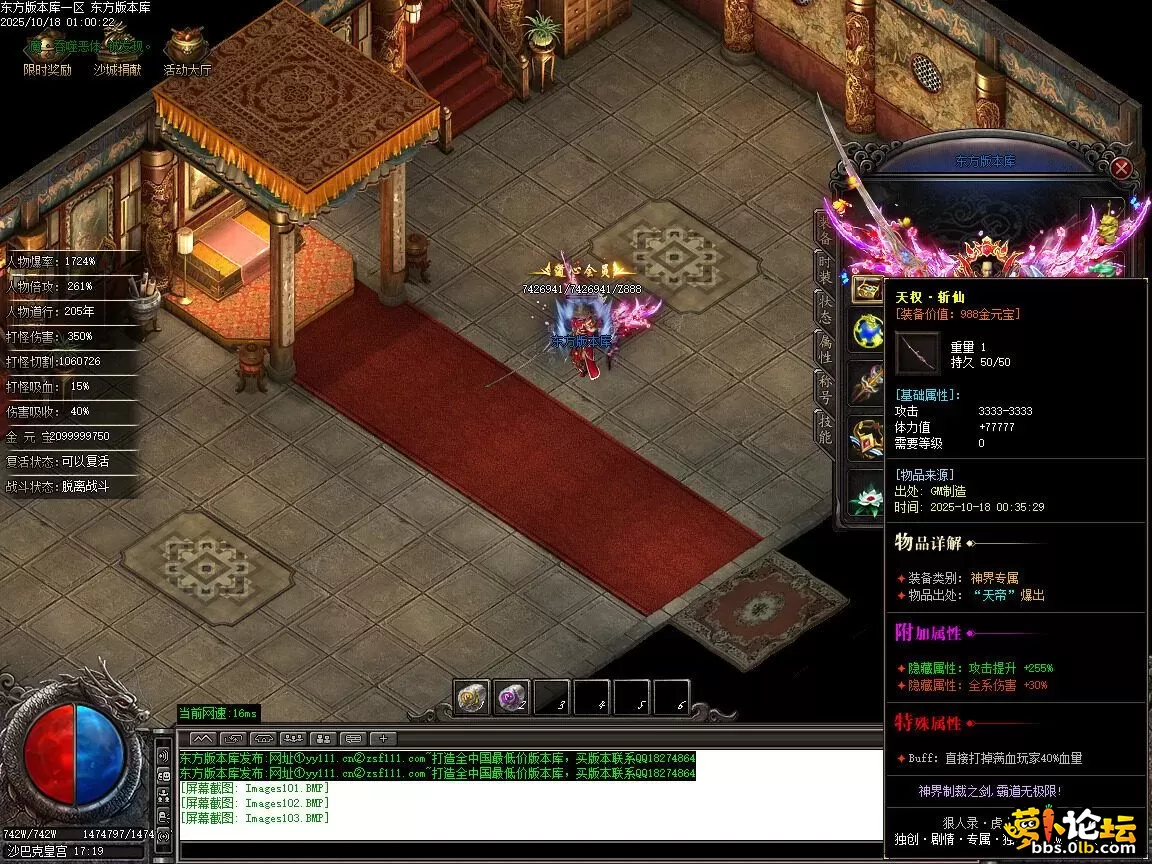Close the 东方版本库 character panel
Image resolution: width=1152 pixels, height=864 pixels.
(x=1121, y=168)
